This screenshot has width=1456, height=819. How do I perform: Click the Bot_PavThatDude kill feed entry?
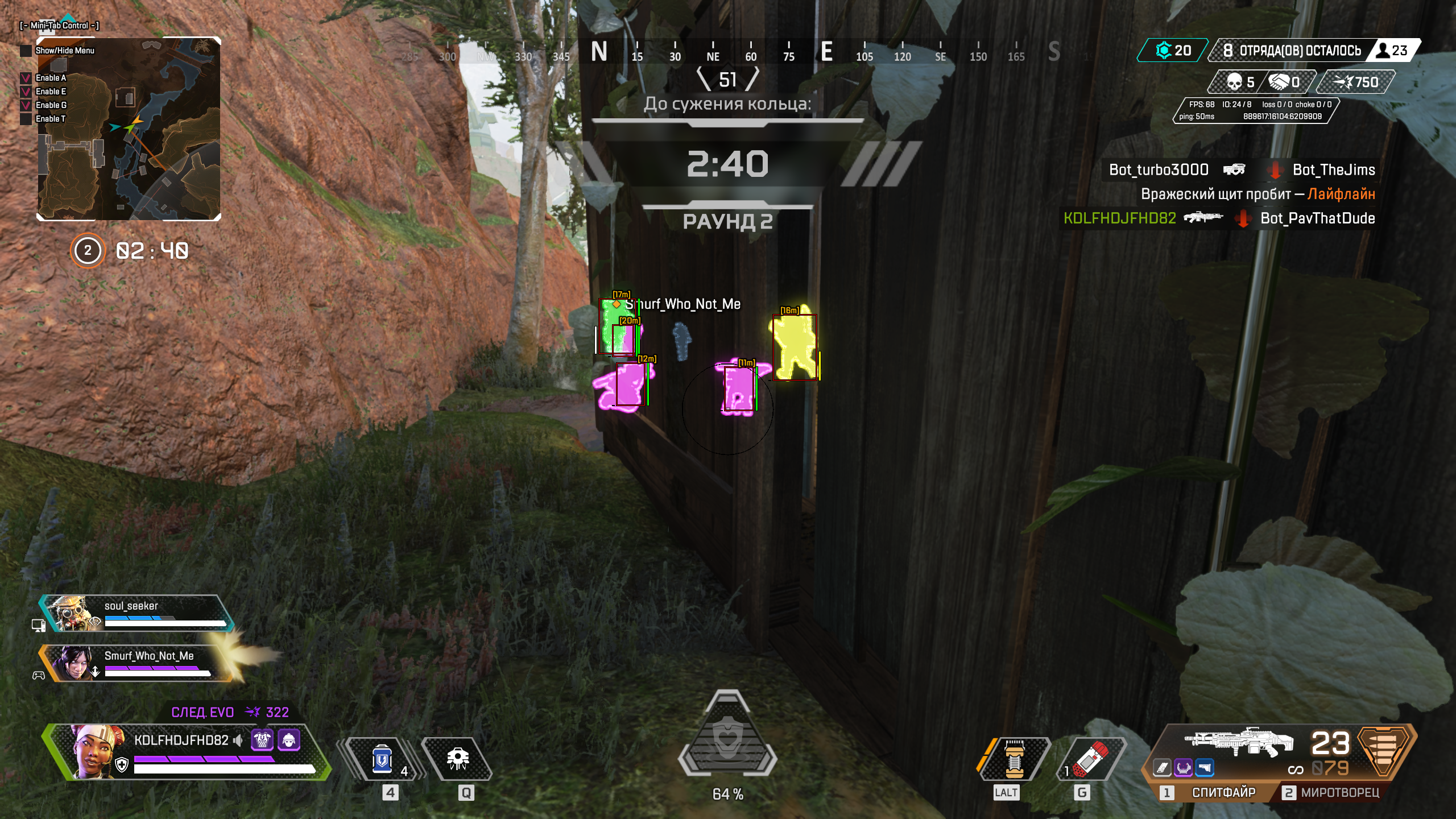(1317, 218)
